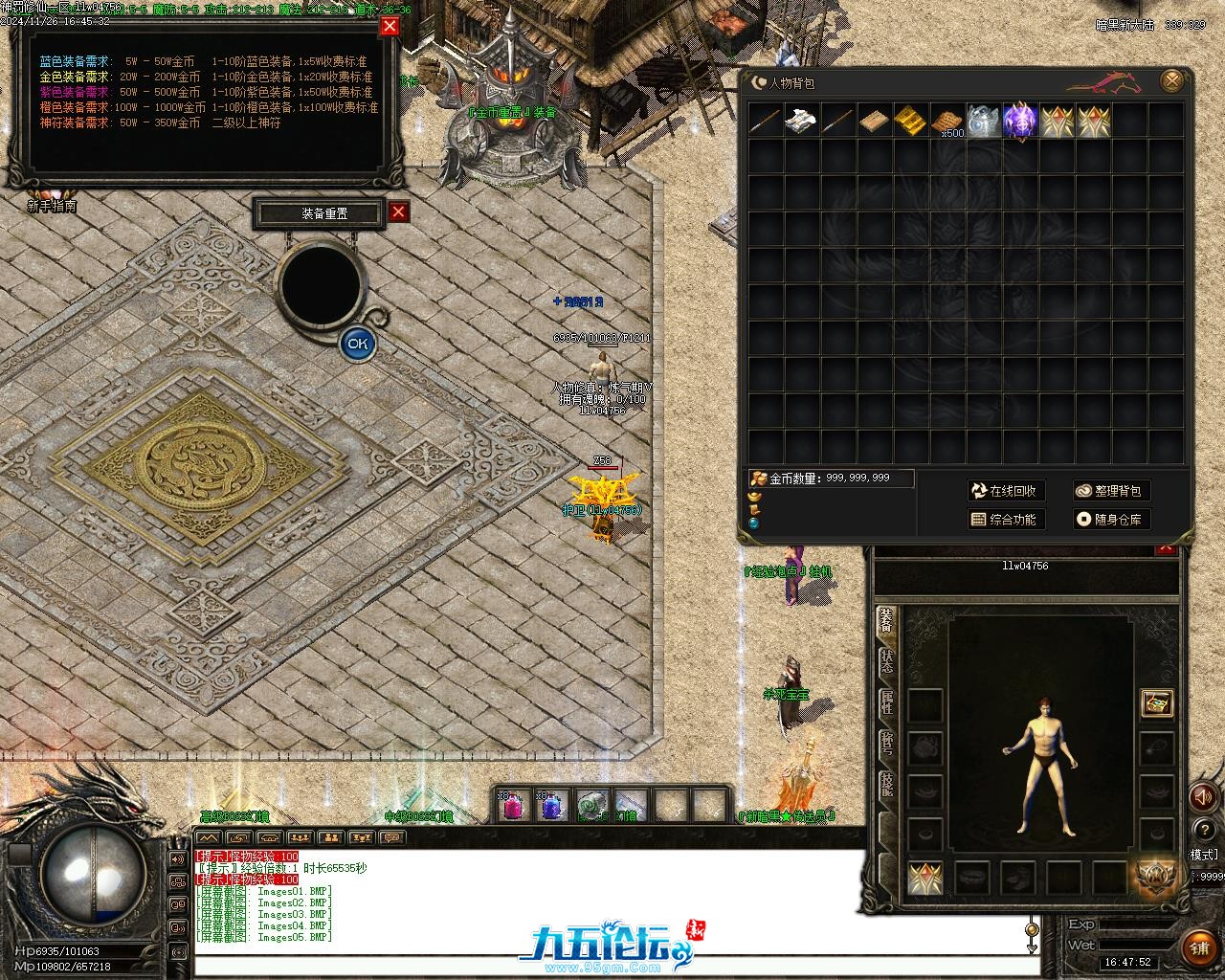Select the purple orb item in backpack
The width and height of the screenshot is (1225, 980).
tap(1020, 121)
